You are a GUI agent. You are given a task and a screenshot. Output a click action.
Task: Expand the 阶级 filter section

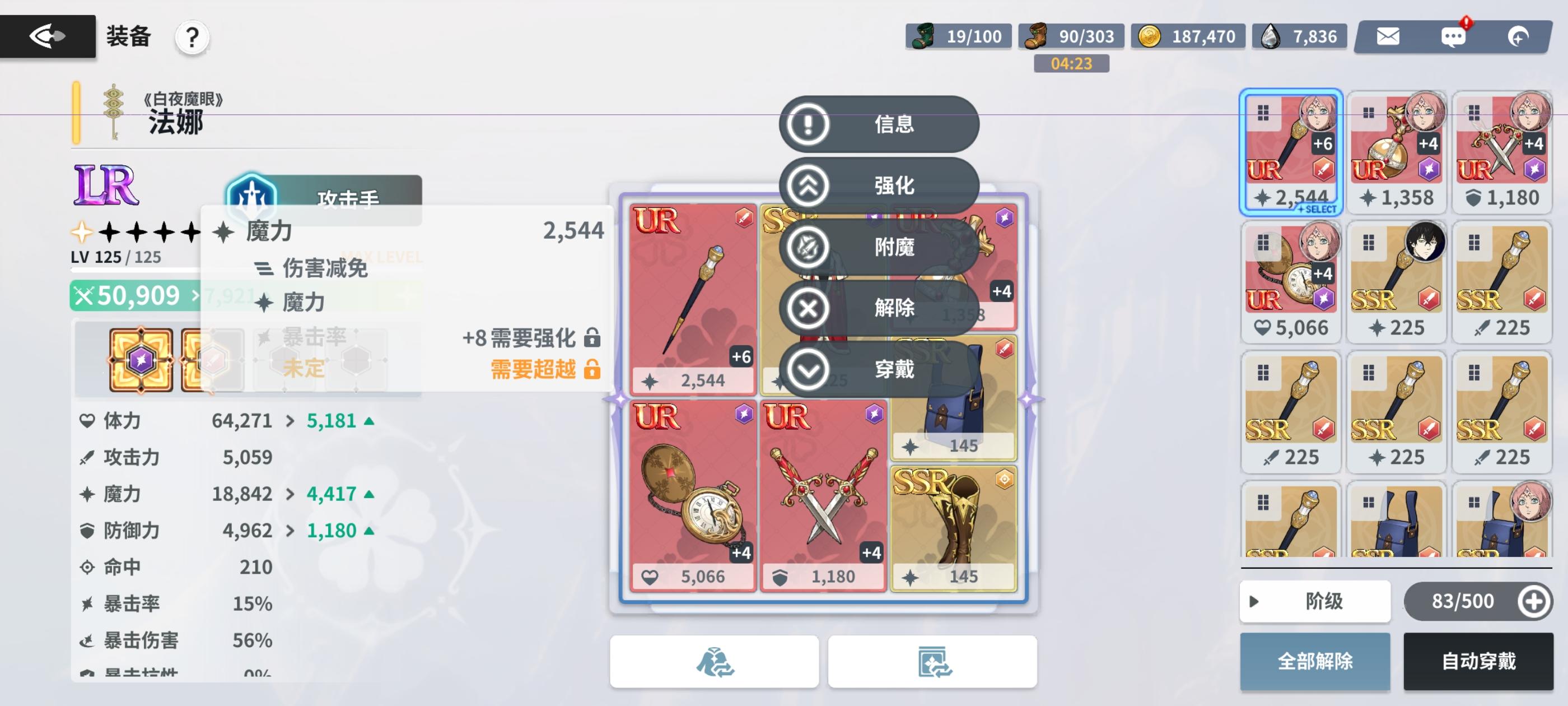tap(1315, 601)
